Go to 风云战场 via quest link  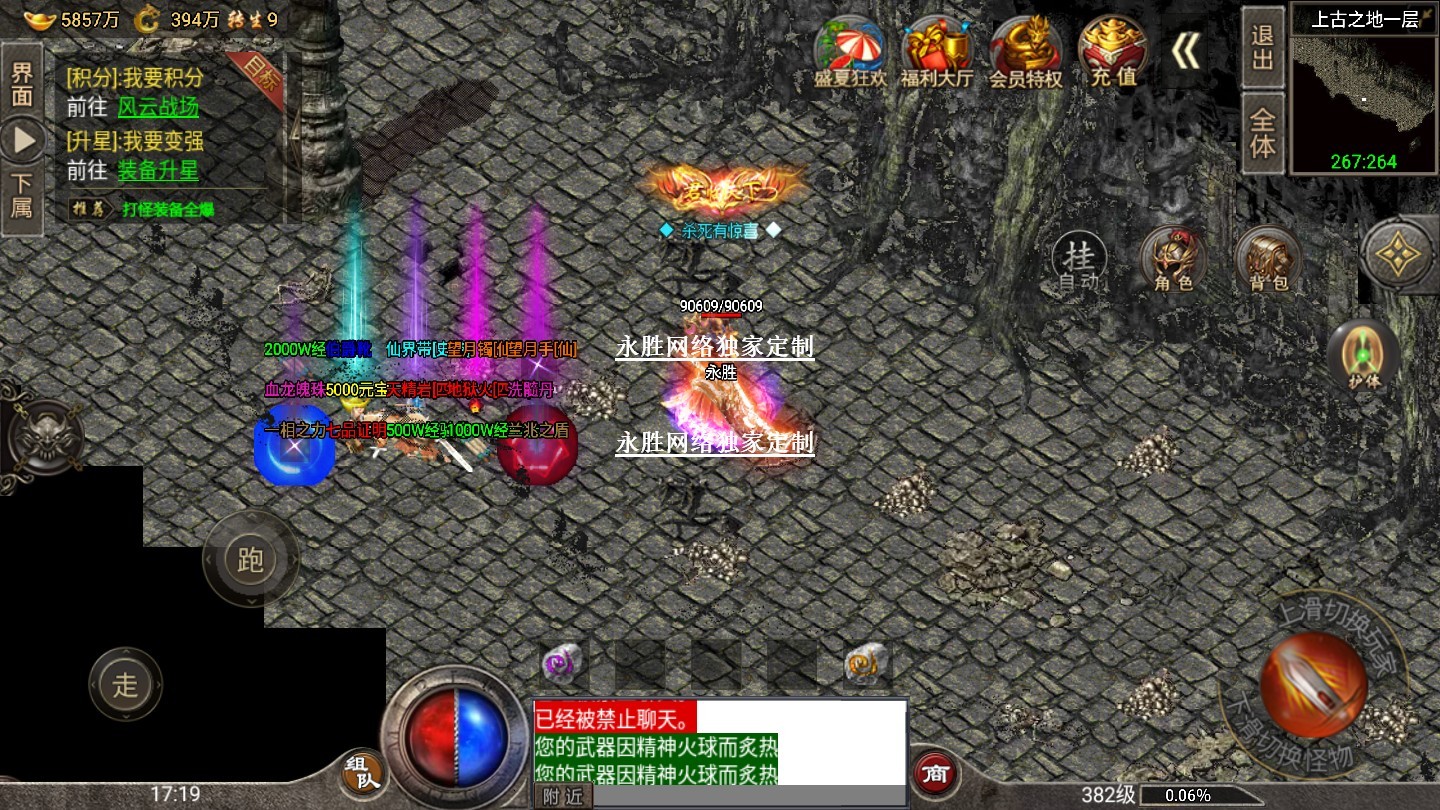(158, 107)
